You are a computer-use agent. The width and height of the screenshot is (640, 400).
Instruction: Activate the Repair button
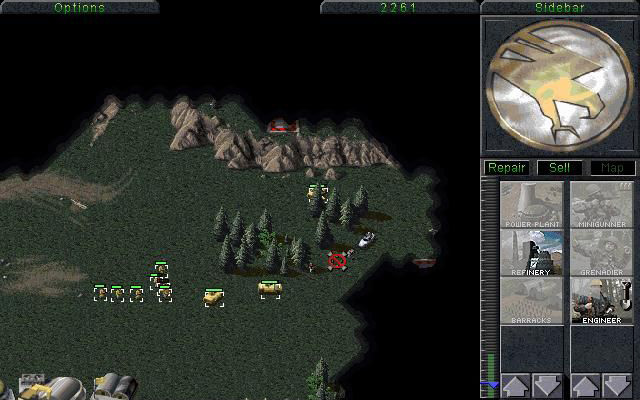[507, 168]
